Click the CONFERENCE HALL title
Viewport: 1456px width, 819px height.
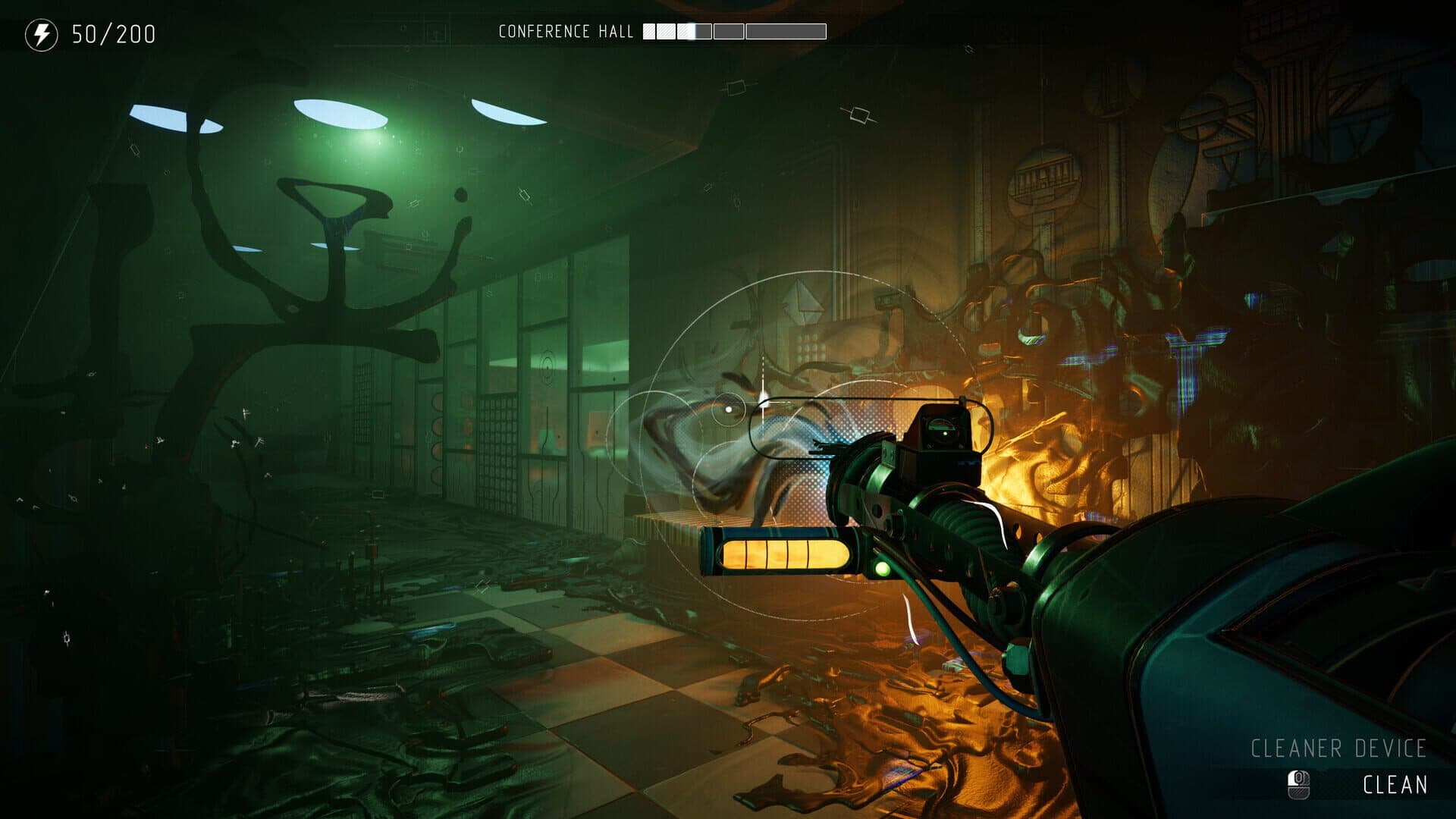click(x=565, y=32)
